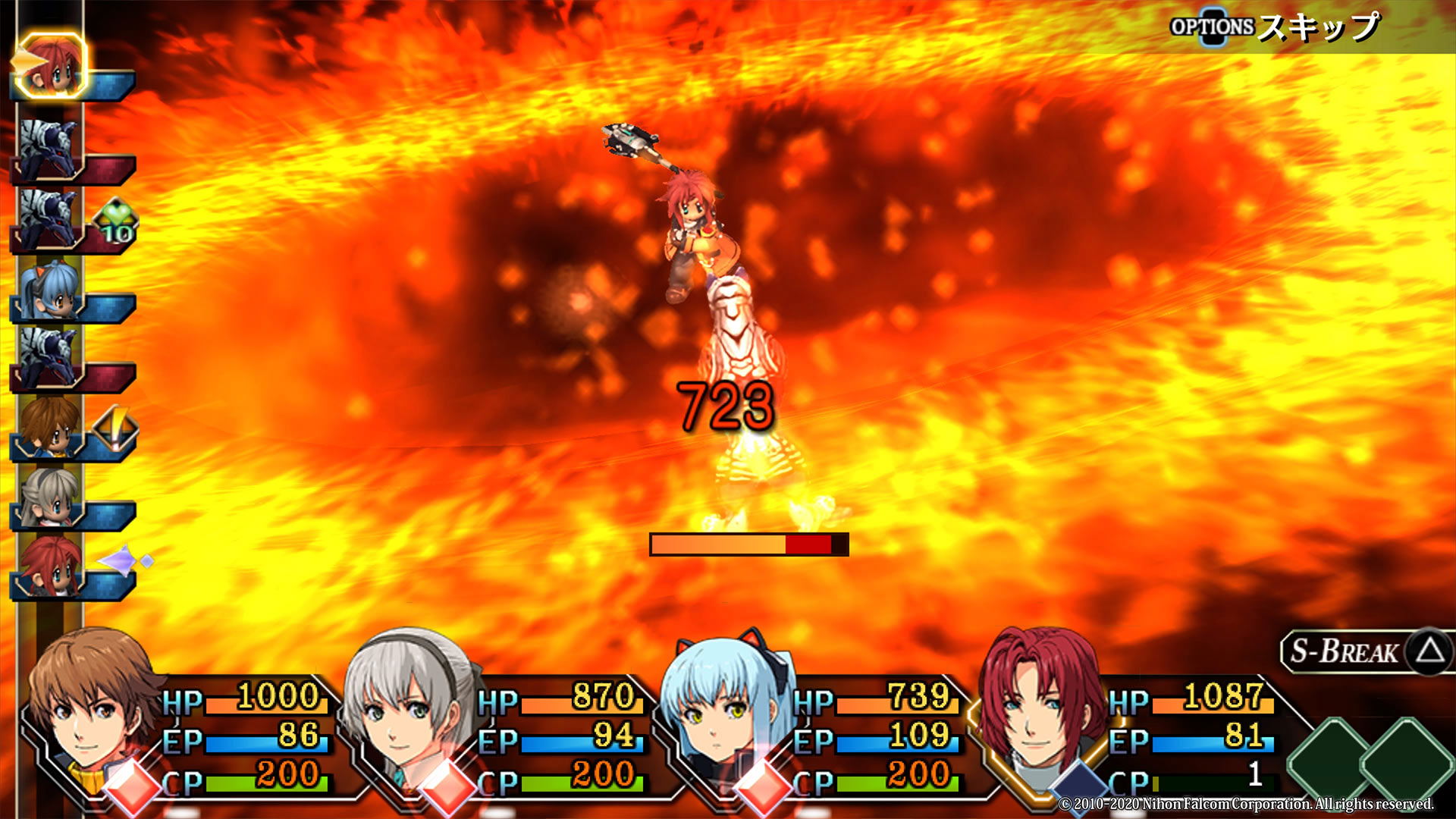Trigger the blue-haired girl's red S-Break diamond
Viewport: 1456px width, 819px height.
point(763,787)
